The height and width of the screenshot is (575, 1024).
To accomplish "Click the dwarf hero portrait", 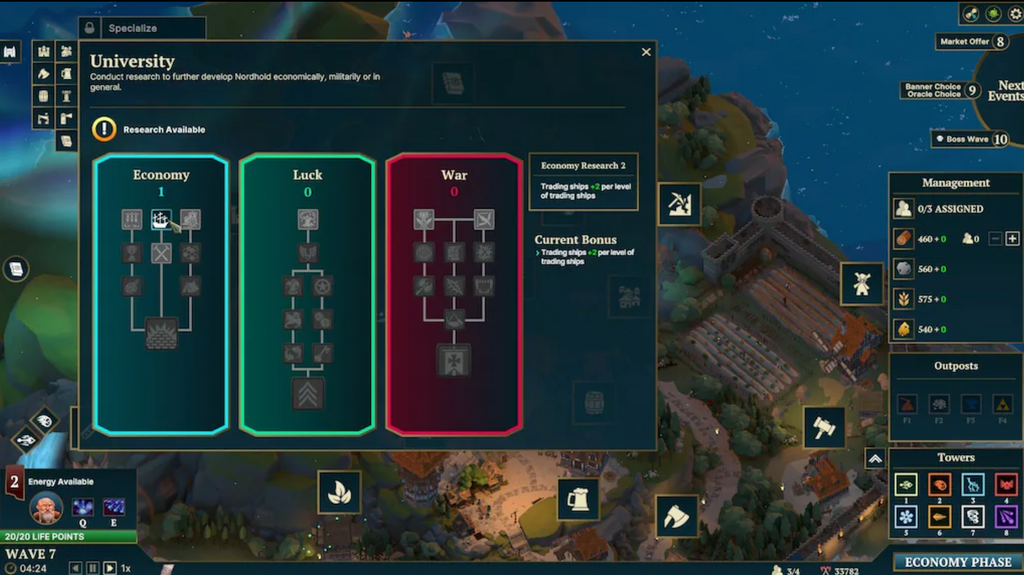I will pyautogui.click(x=46, y=508).
